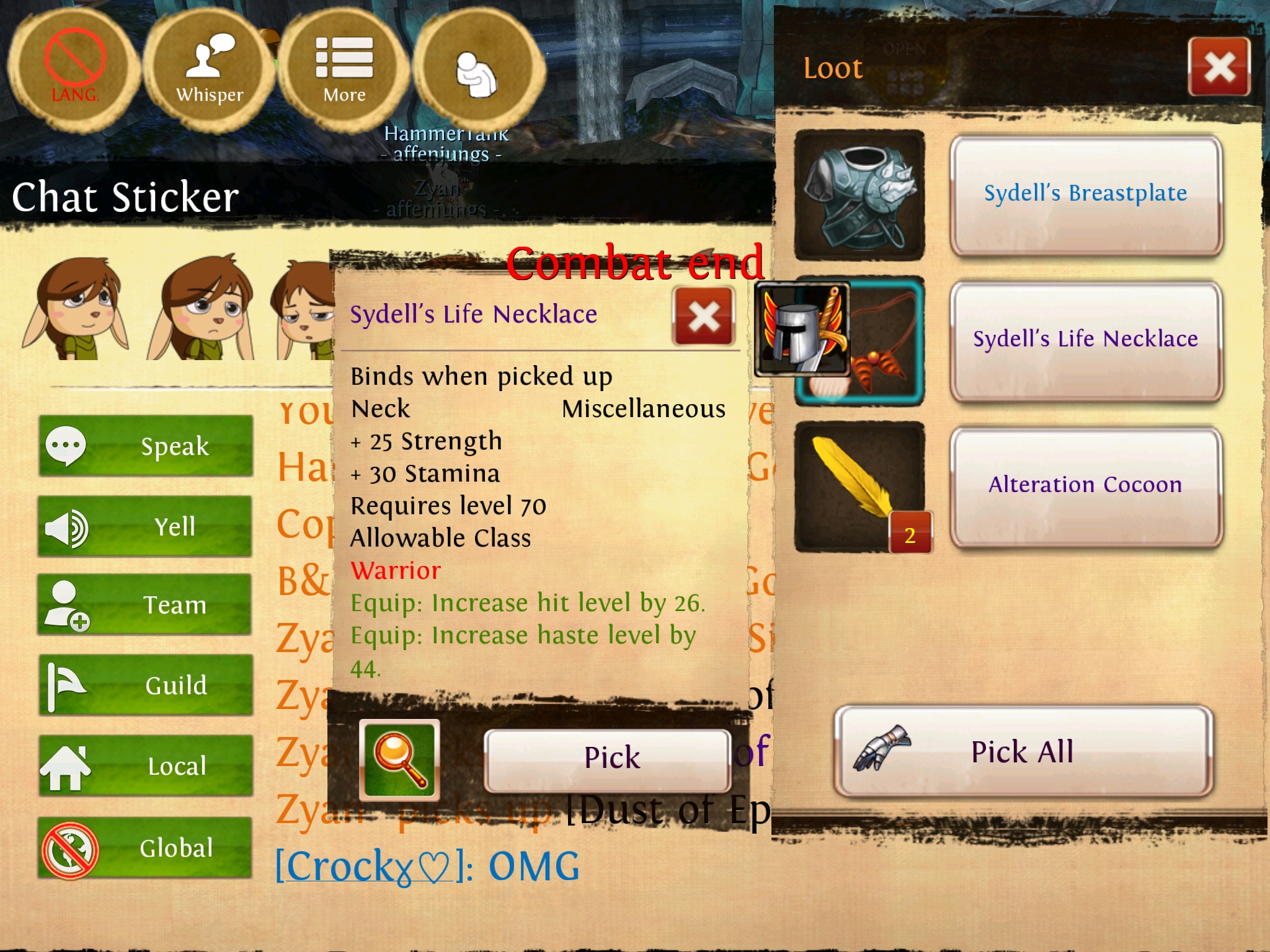
Task: Open the More chat menu
Action: (x=344, y=69)
